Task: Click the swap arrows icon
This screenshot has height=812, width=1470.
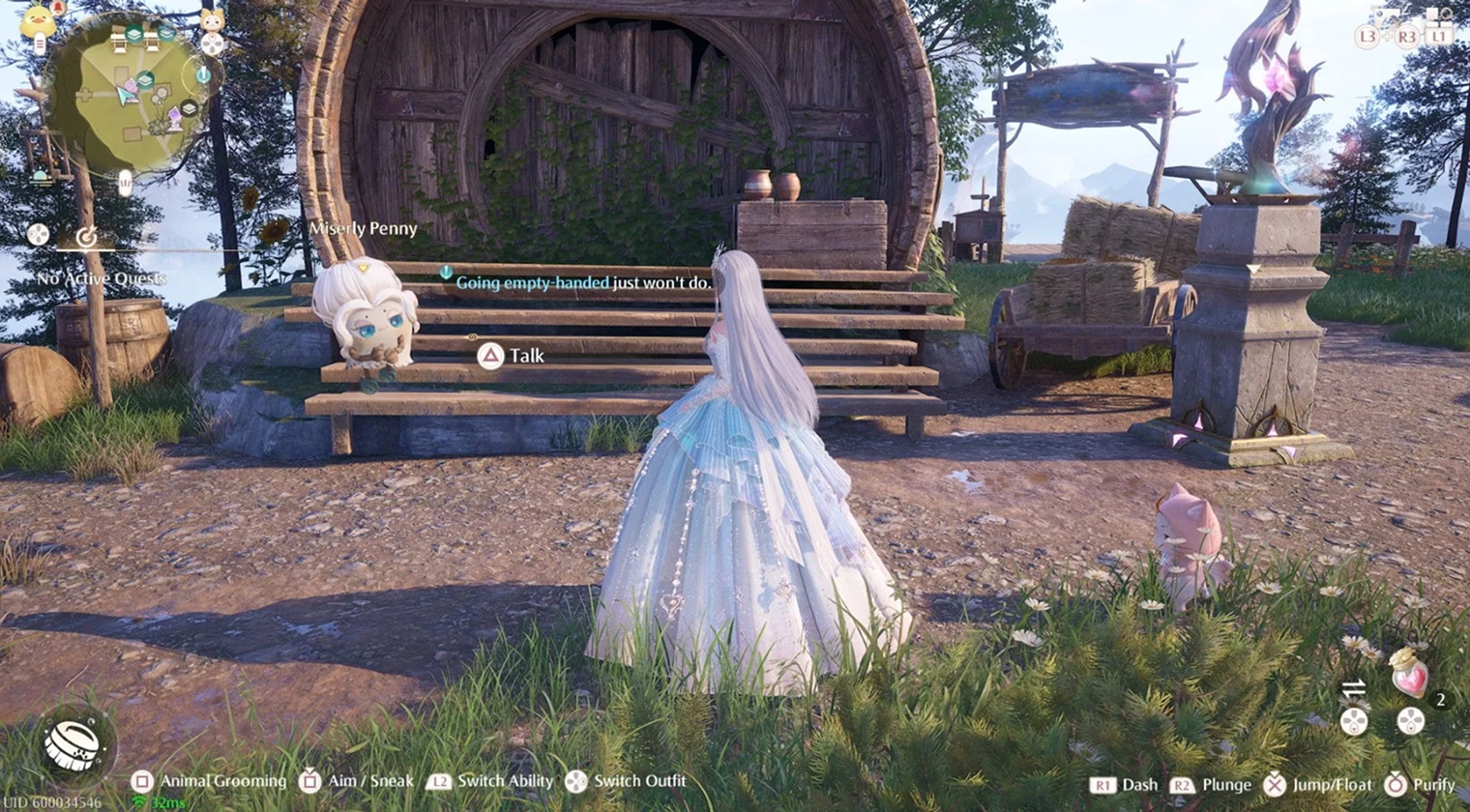Action: 1354,687
